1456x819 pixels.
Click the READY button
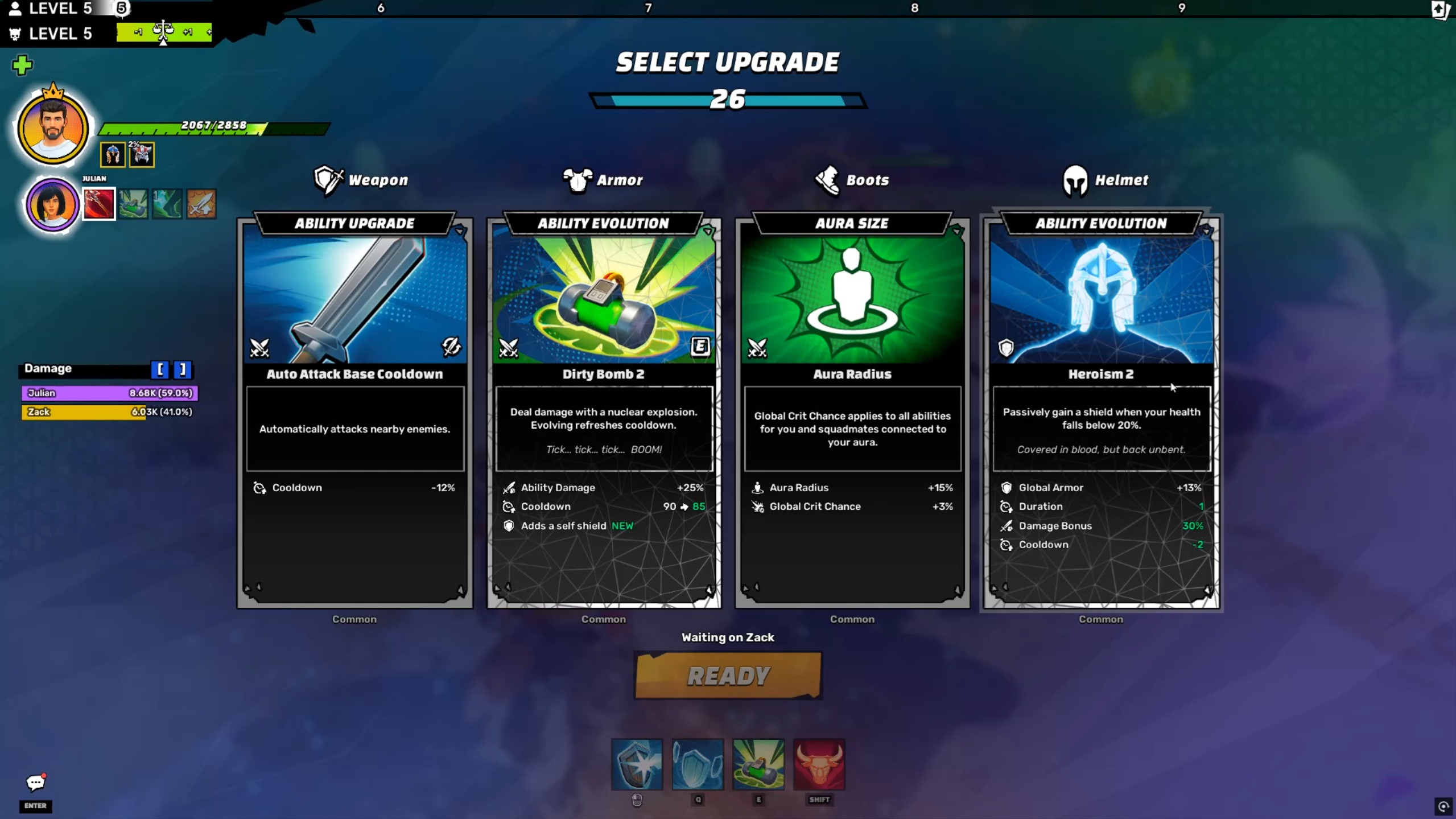pos(728,676)
